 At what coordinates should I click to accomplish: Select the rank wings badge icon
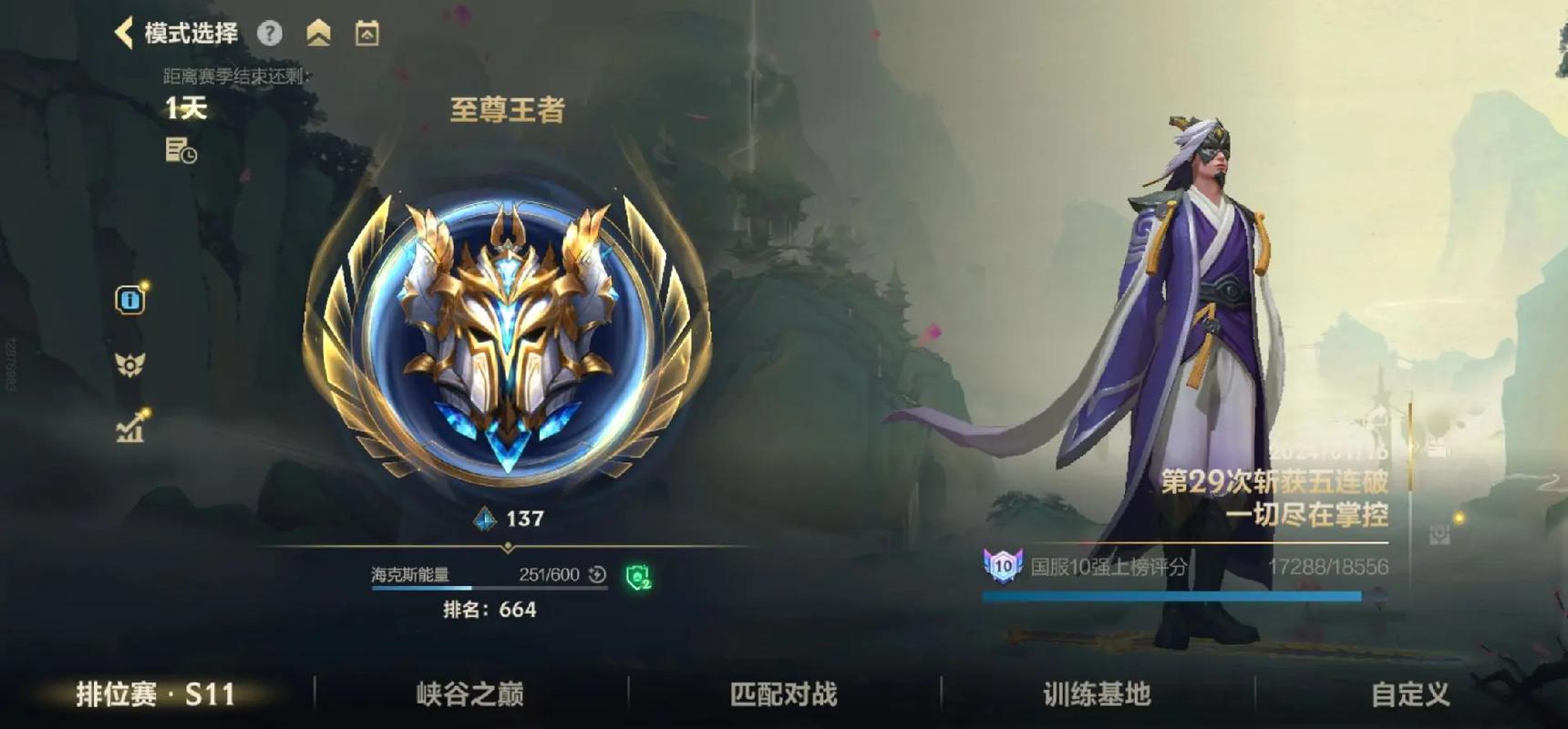point(129,363)
